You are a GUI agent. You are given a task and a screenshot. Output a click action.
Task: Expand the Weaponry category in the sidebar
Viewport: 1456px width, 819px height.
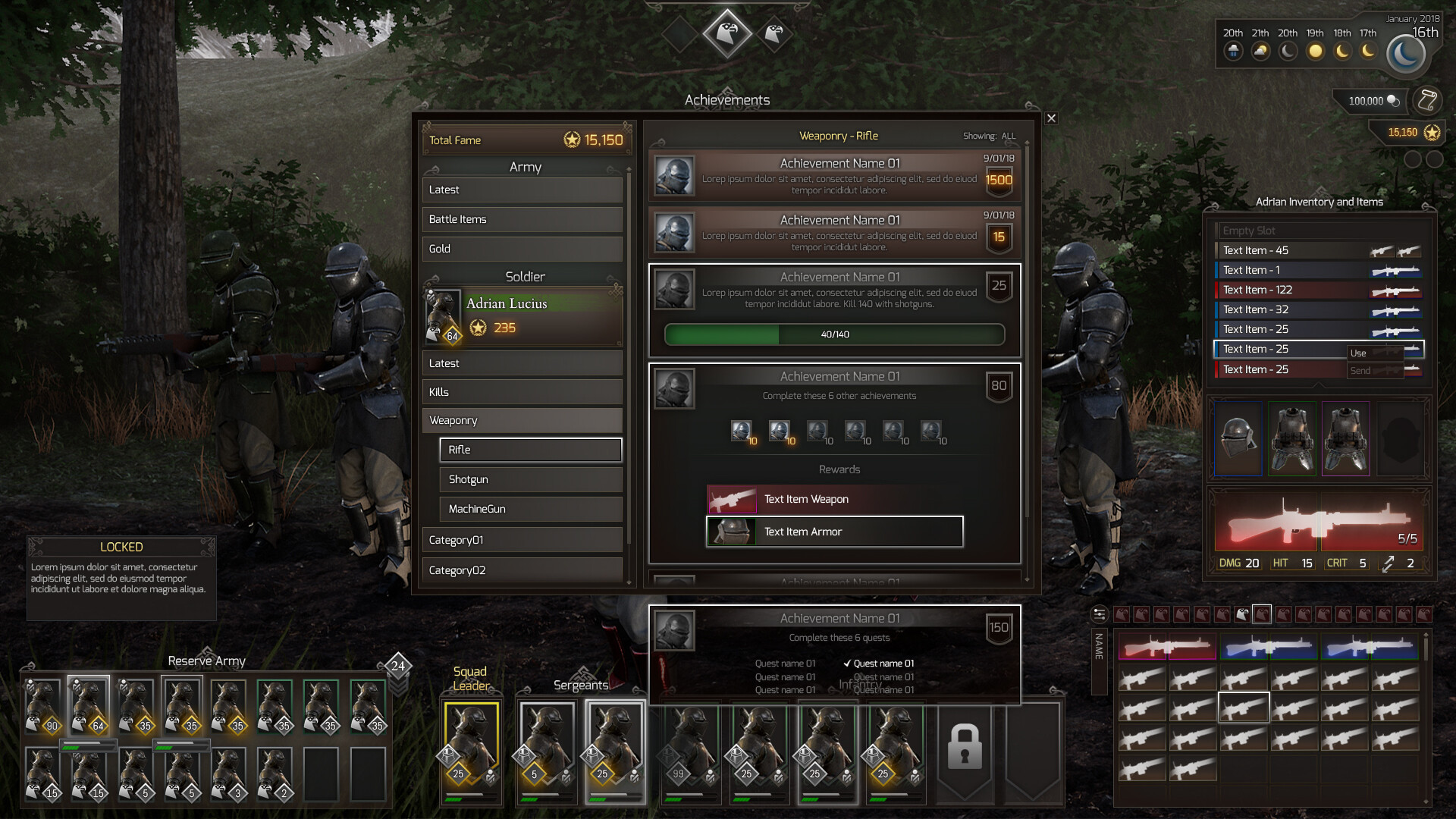(x=522, y=420)
